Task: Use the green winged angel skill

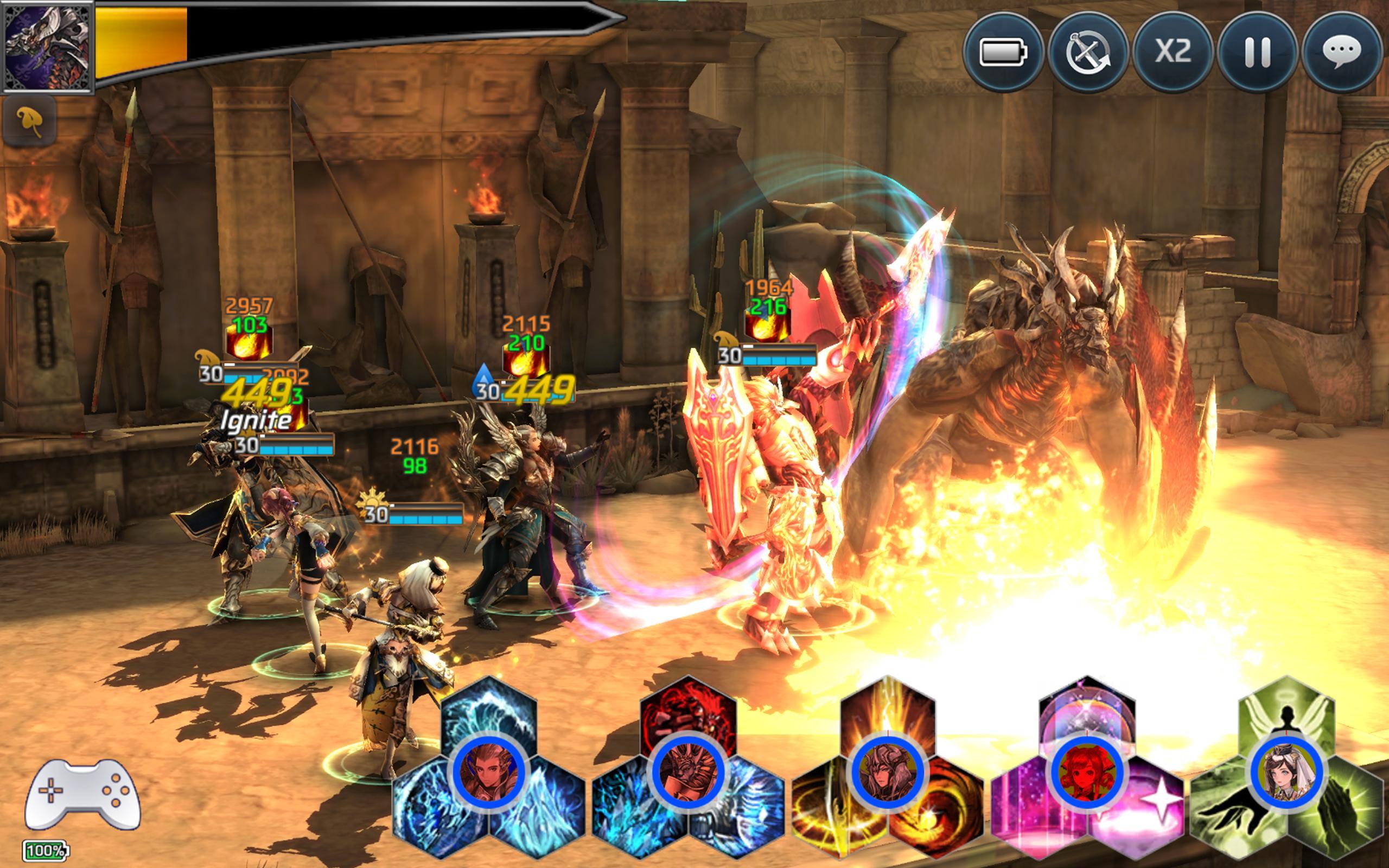Action: (1286, 709)
